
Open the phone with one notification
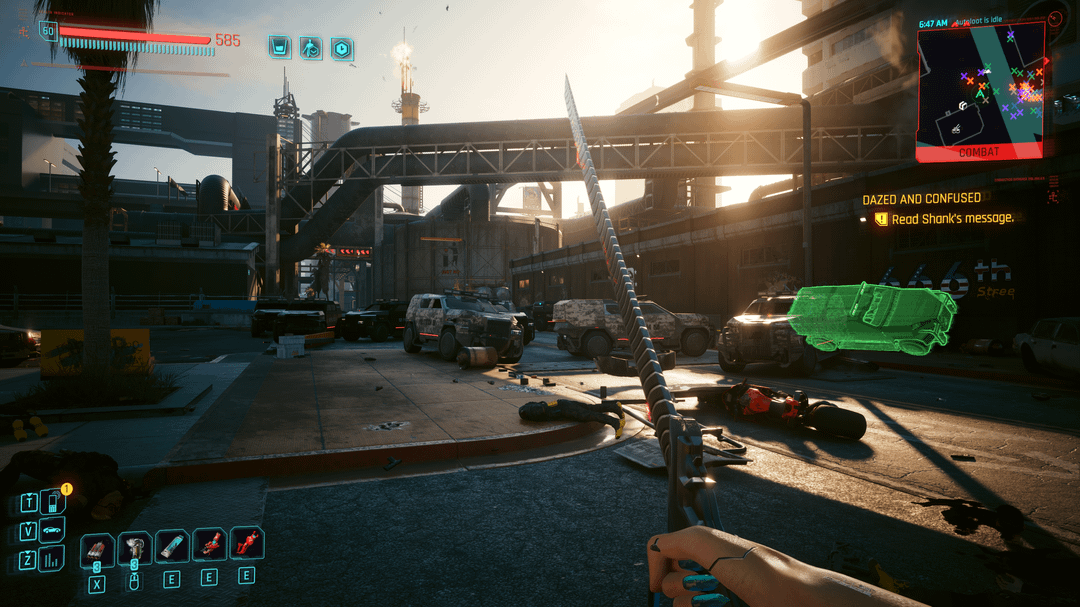pyautogui.click(x=52, y=502)
